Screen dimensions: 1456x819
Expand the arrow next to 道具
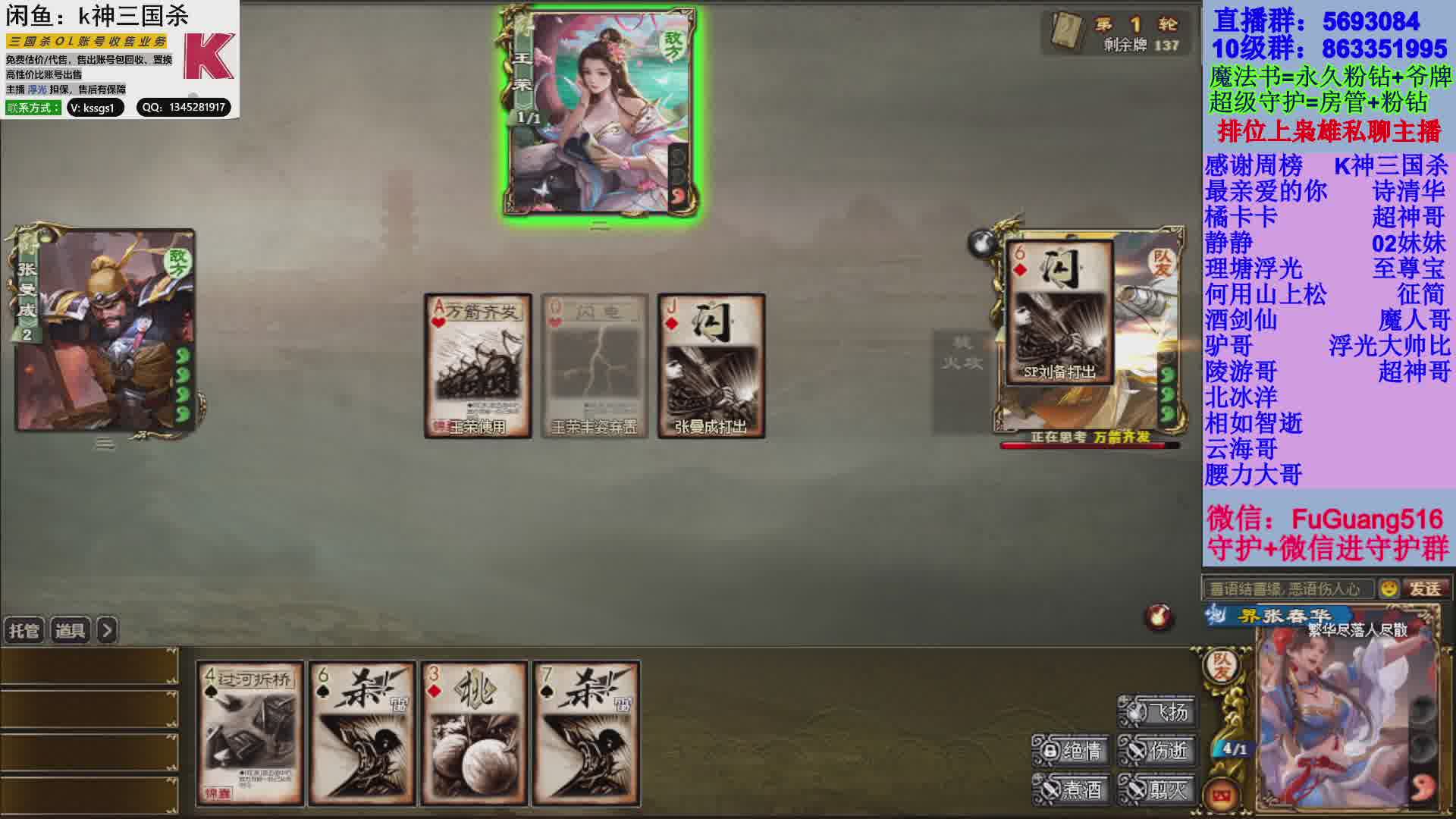click(x=108, y=630)
